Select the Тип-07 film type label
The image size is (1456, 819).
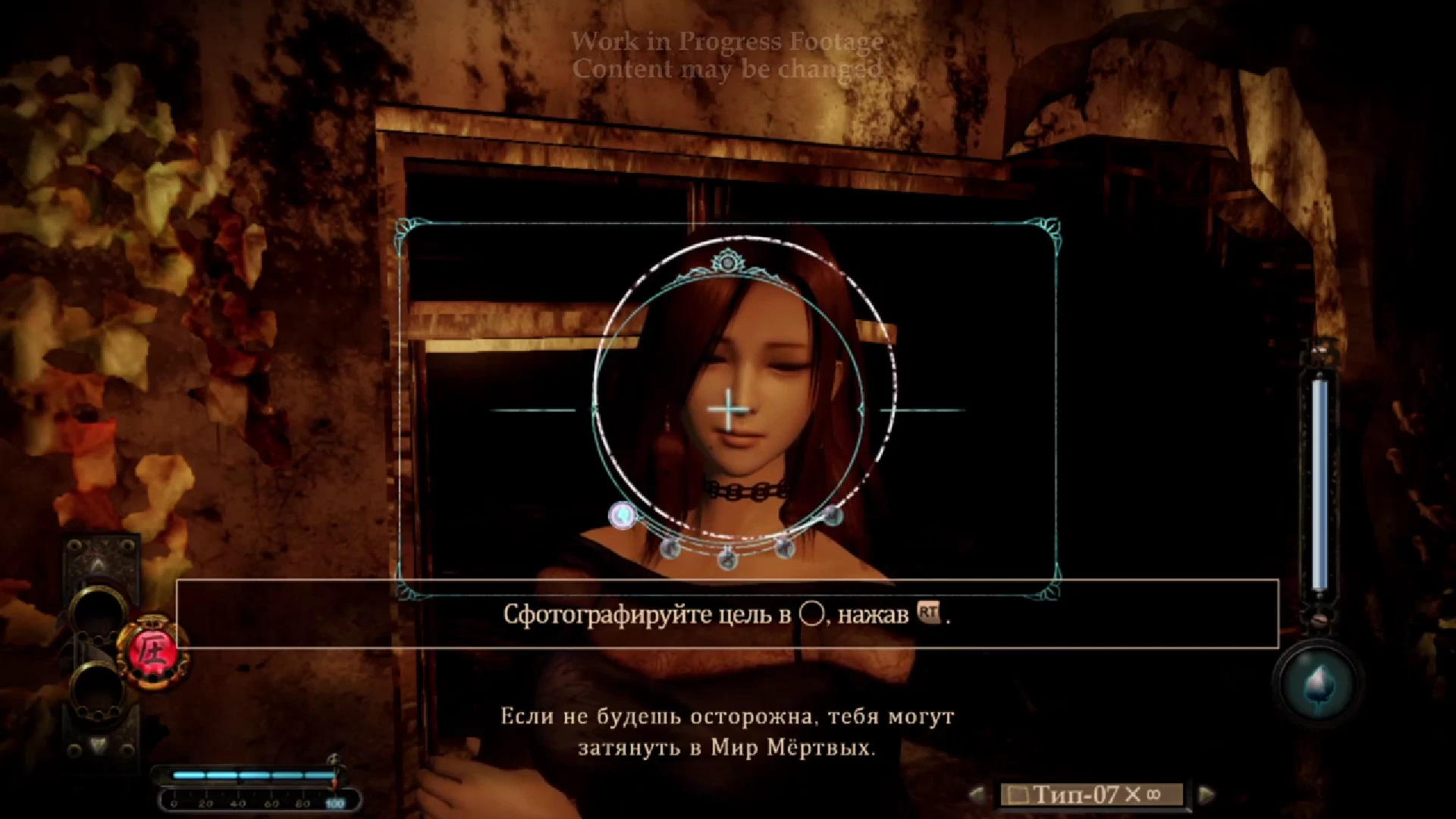[1077, 794]
